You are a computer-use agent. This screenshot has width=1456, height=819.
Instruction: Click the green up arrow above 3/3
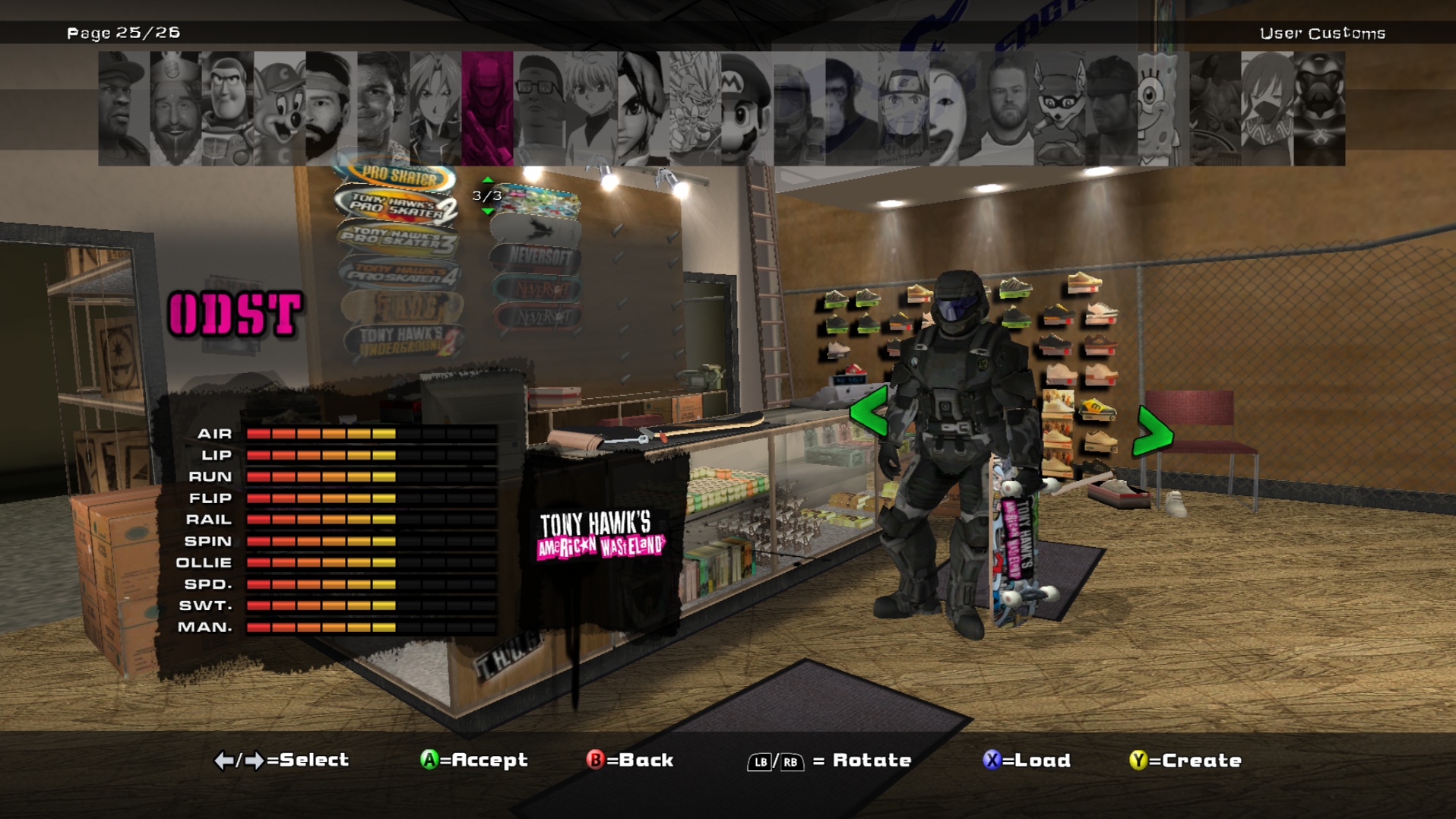click(x=488, y=180)
